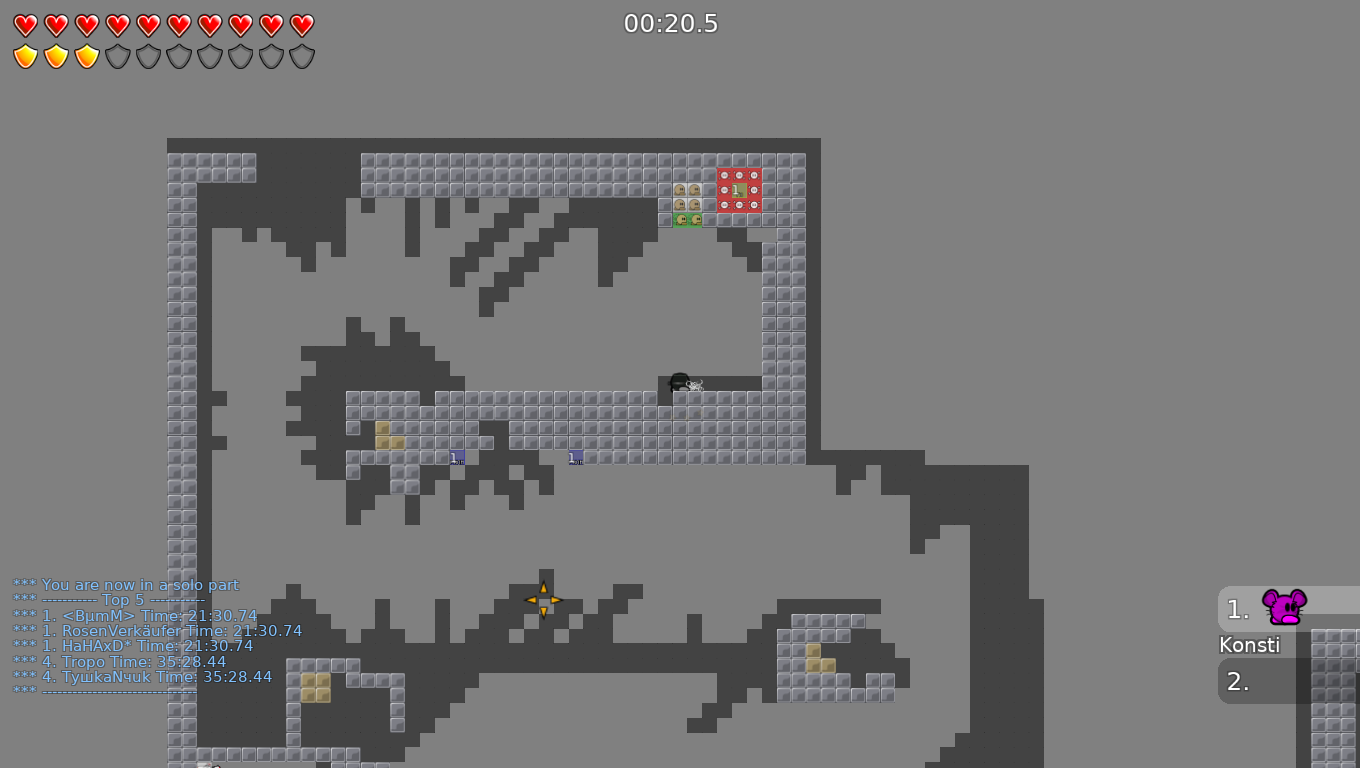Toggle the right purple switch tile marked 1
This screenshot has height=768, width=1360.
pyautogui.click(x=575, y=456)
